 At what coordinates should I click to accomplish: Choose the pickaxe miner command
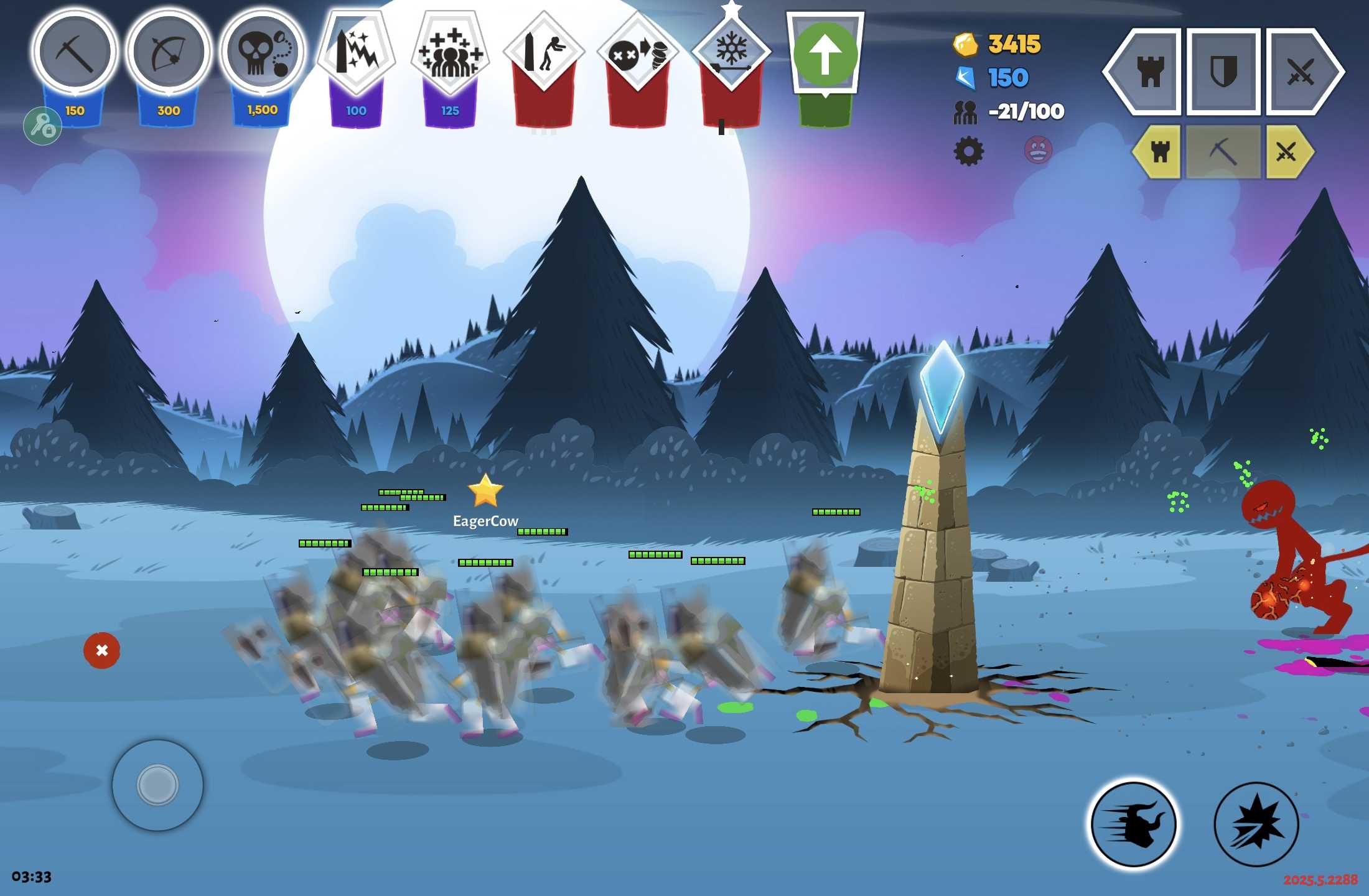[1223, 152]
